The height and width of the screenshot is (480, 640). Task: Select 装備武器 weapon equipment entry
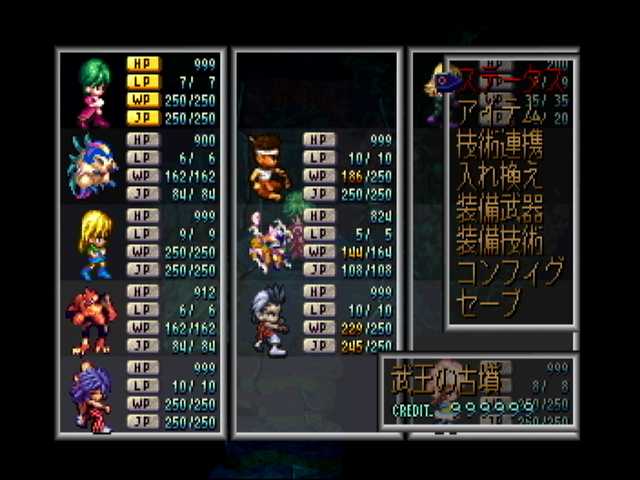(500, 208)
